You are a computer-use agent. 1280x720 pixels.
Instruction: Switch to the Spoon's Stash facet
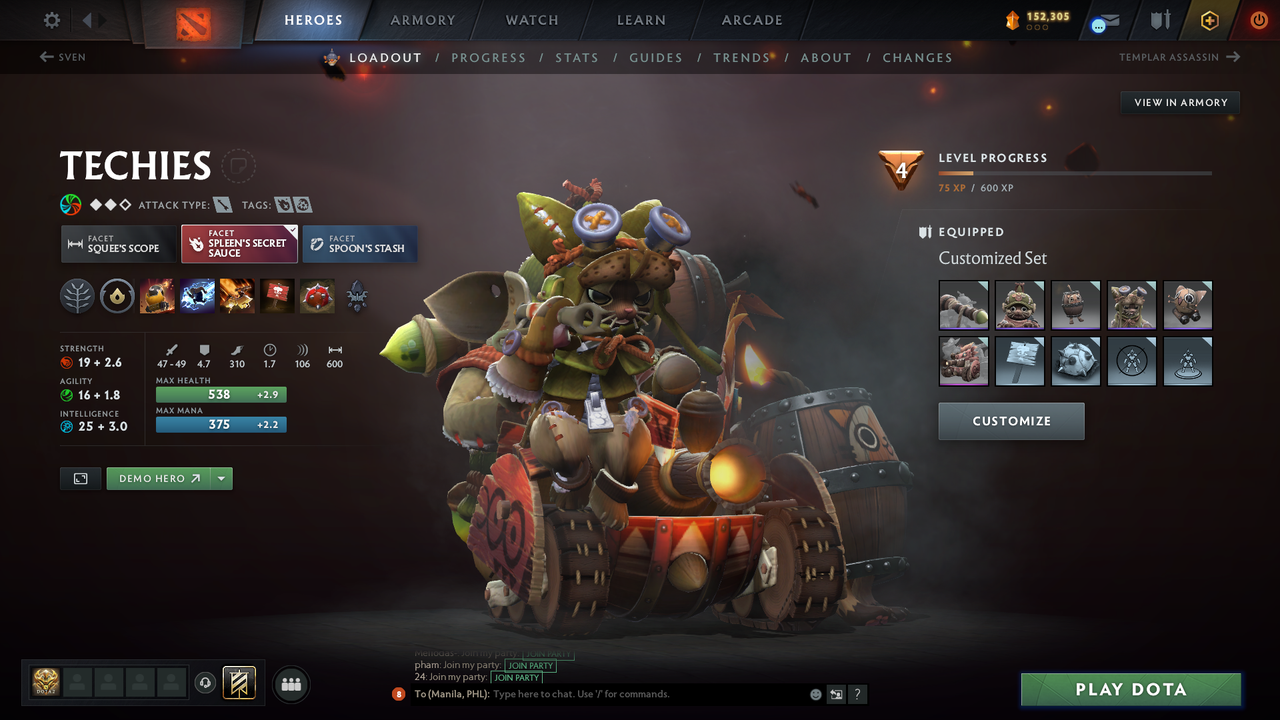point(360,243)
